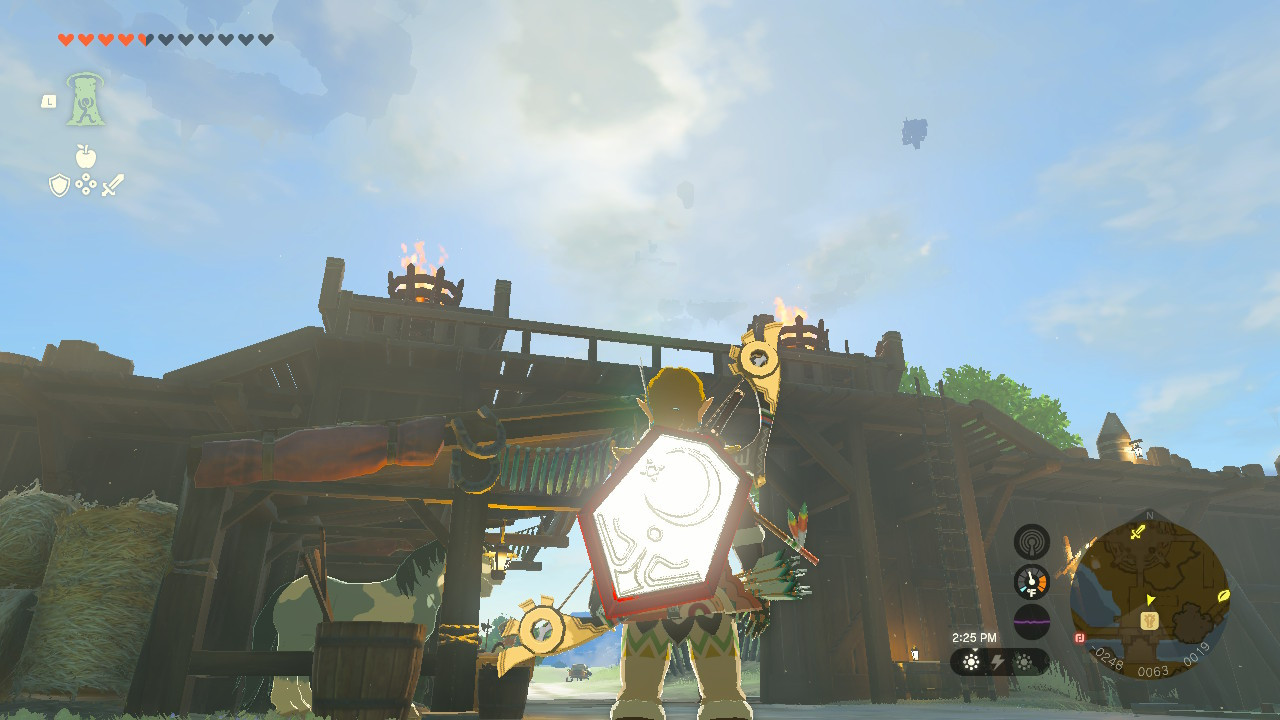Viewport: 1280px width, 720px height.
Task: Click the temperature gauge needle
Action: click(1030, 578)
